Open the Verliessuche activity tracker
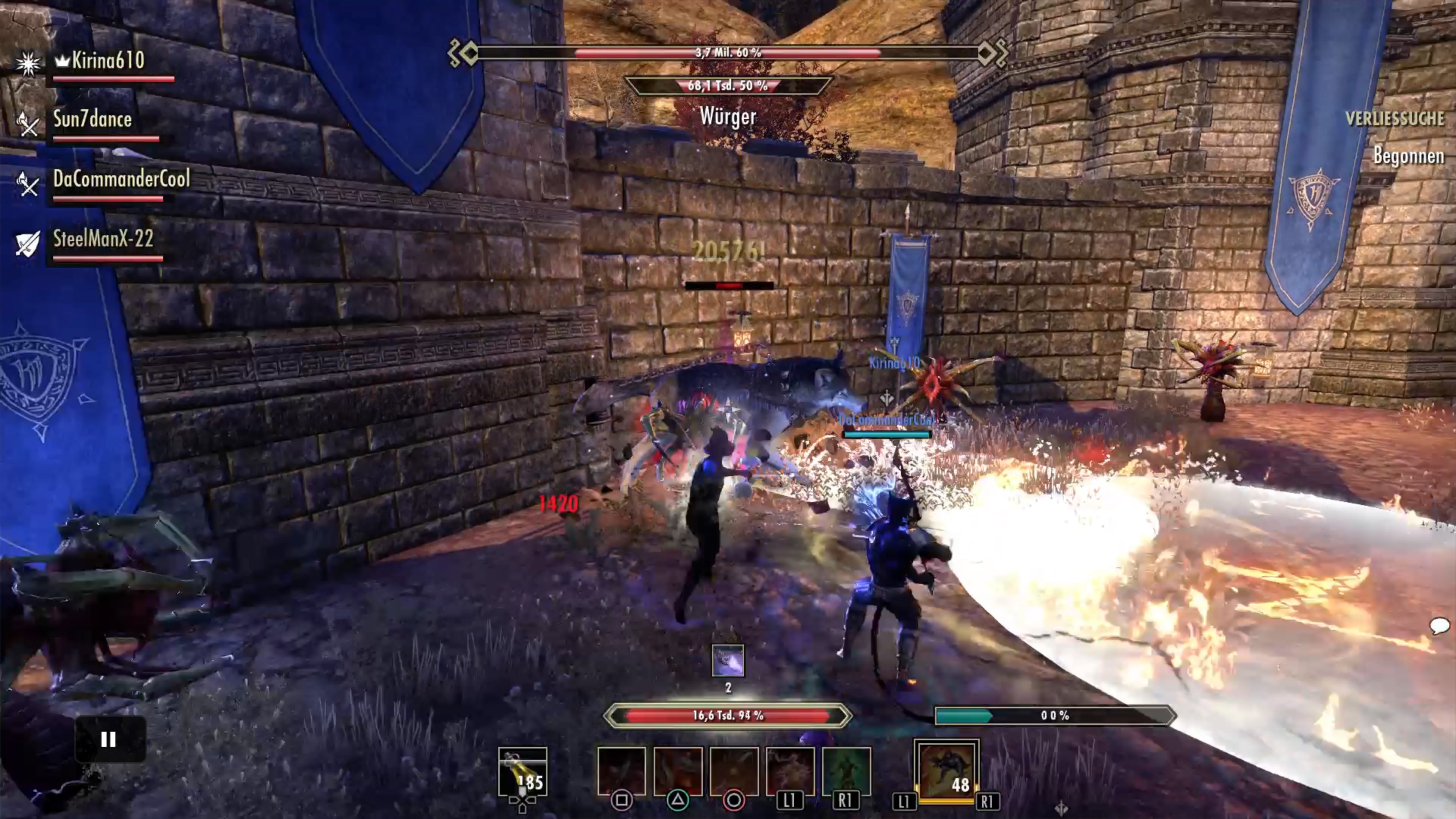The image size is (1456, 819). tap(1394, 119)
